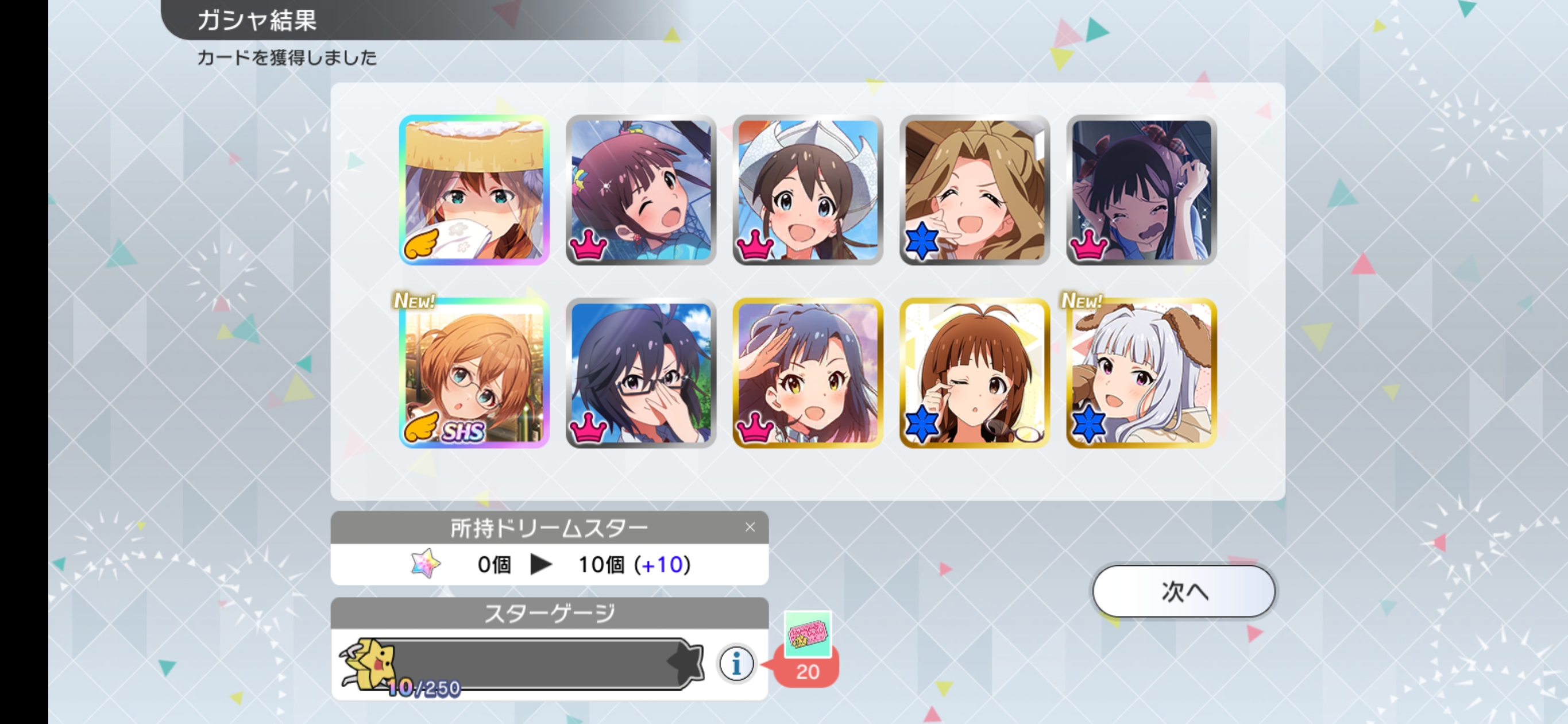
Task: View the new silver-haired dog ears card
Action: (1141, 373)
